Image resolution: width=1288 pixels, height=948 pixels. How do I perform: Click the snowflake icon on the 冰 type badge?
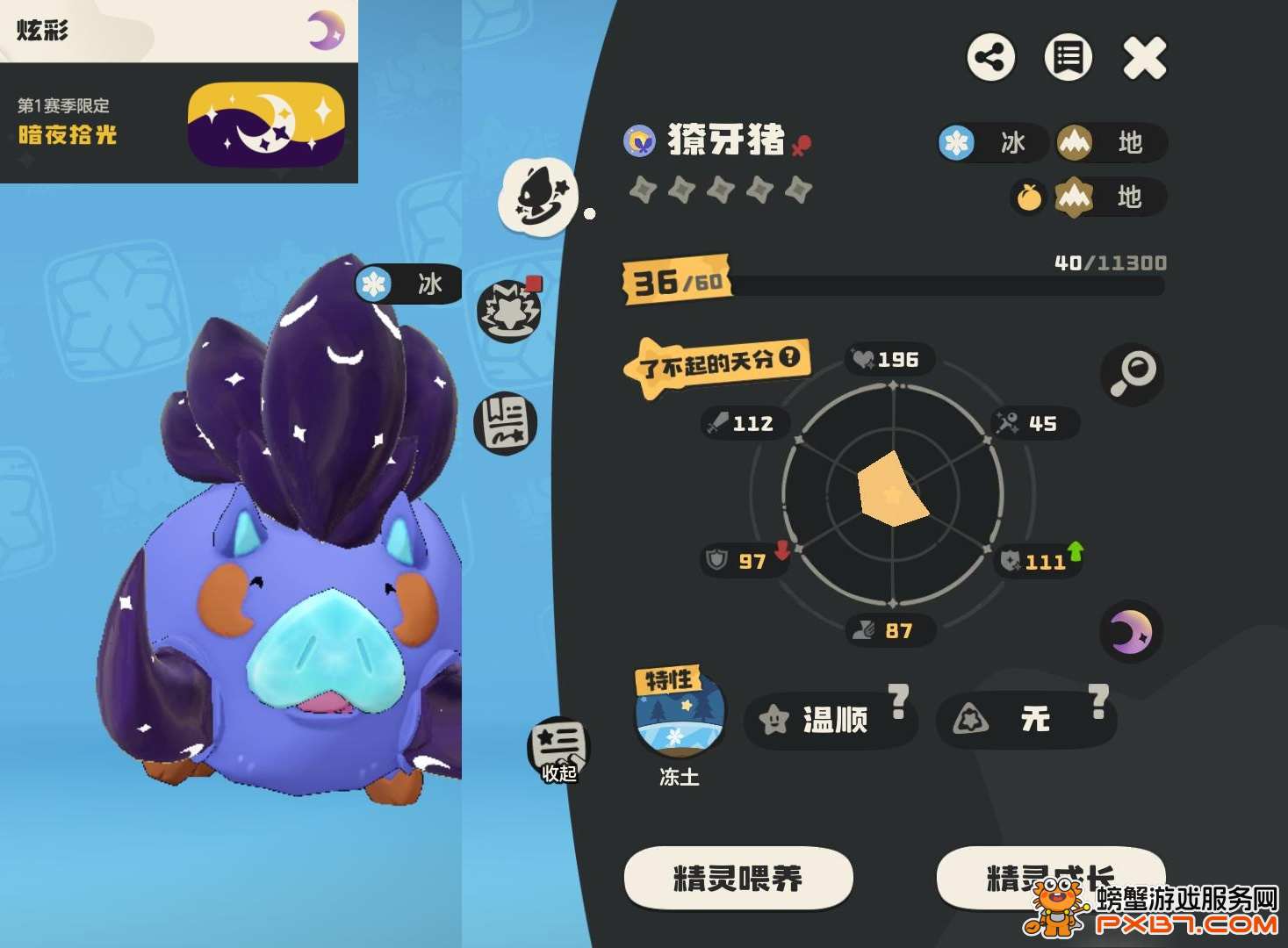954,143
